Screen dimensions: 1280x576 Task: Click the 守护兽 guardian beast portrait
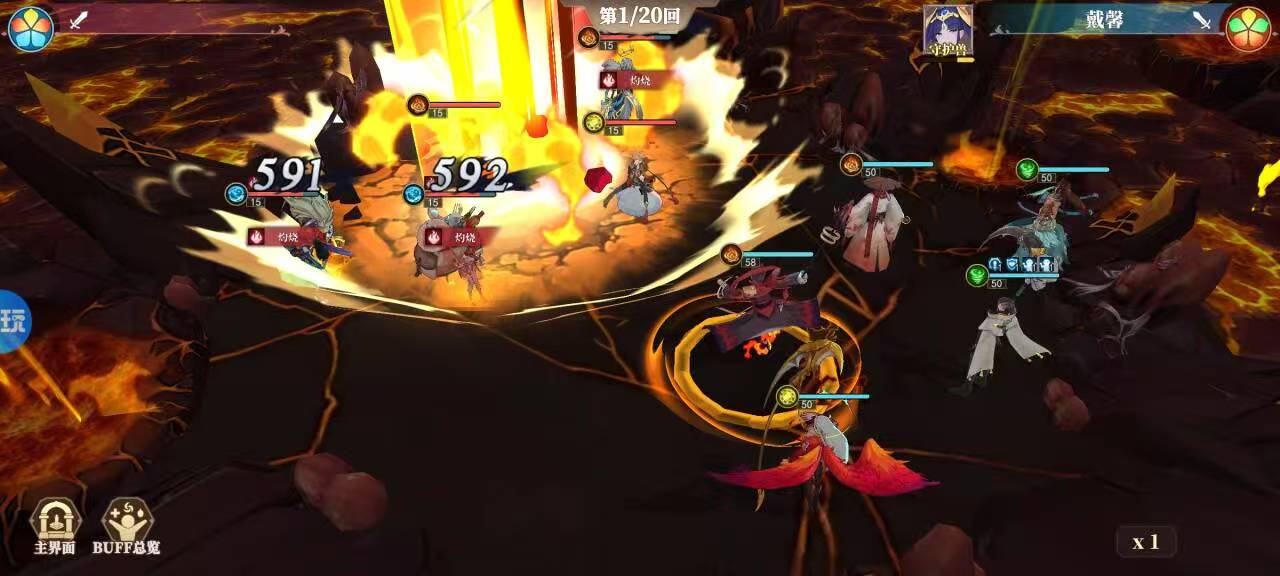(x=947, y=30)
